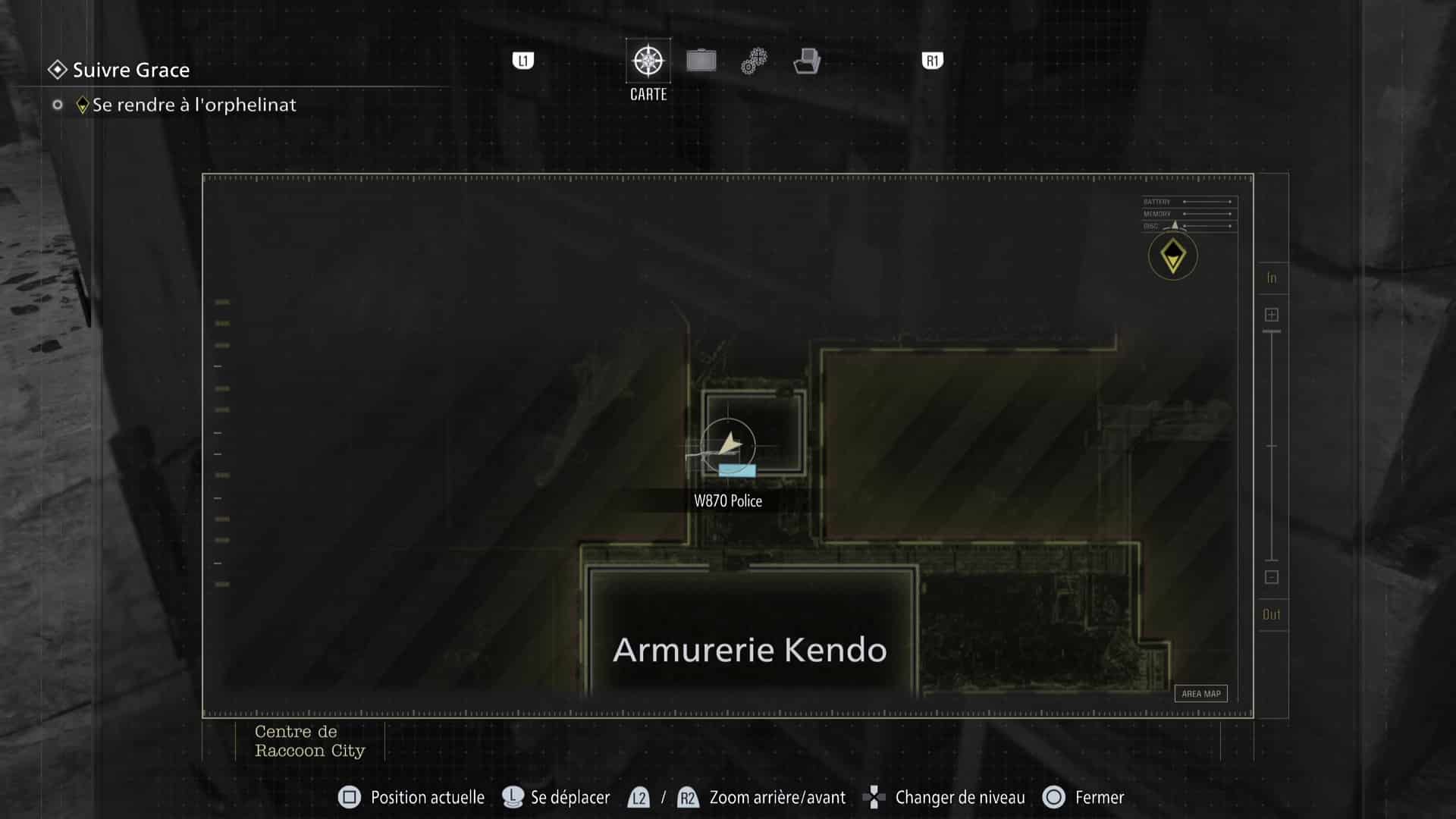1456x819 pixels.
Task: Toggle the objective "Se rendre à l'orphelinat" circle
Action: pyautogui.click(x=58, y=105)
